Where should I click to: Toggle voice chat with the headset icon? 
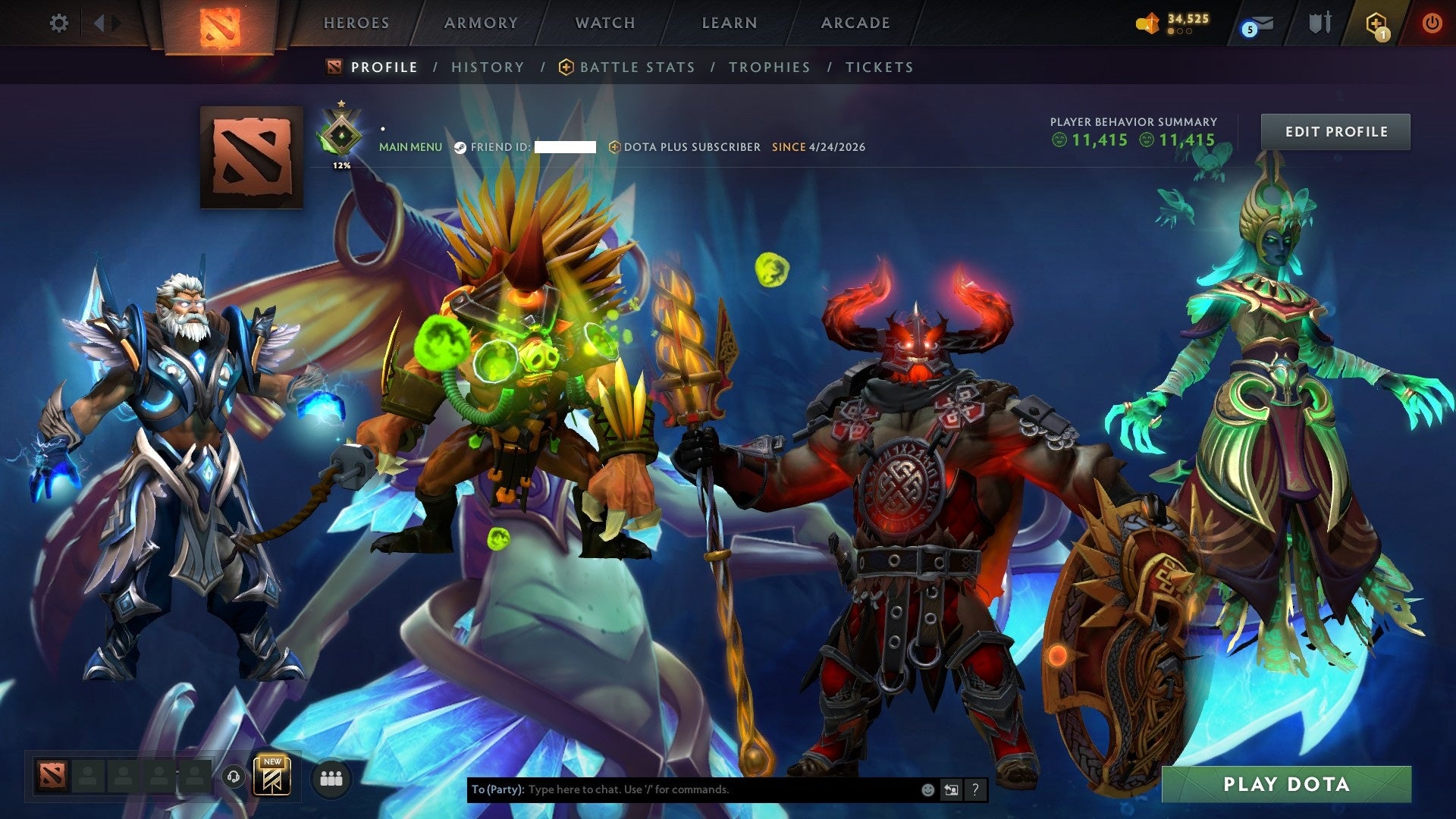pyautogui.click(x=233, y=777)
